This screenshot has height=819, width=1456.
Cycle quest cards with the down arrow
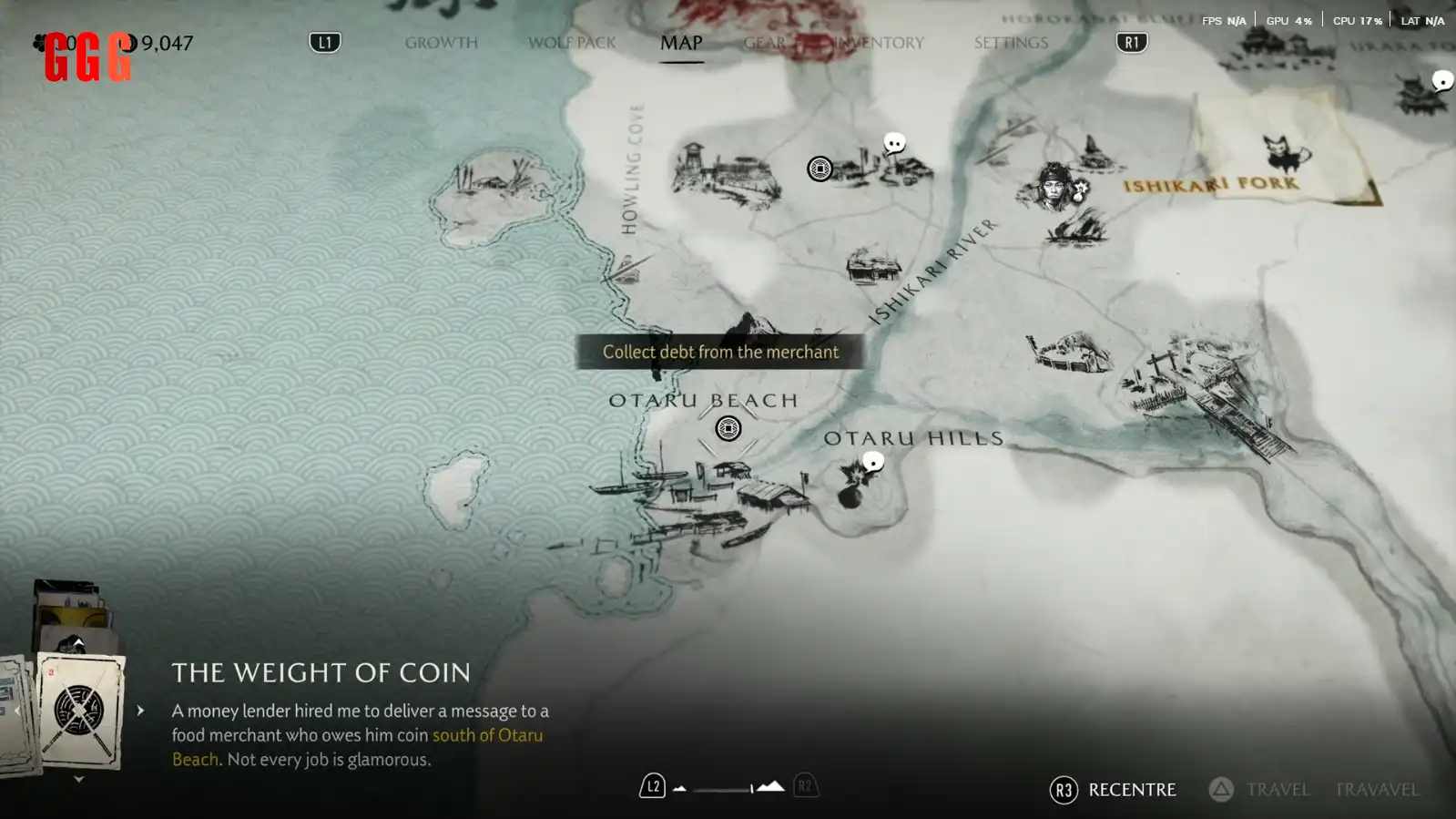point(78,779)
